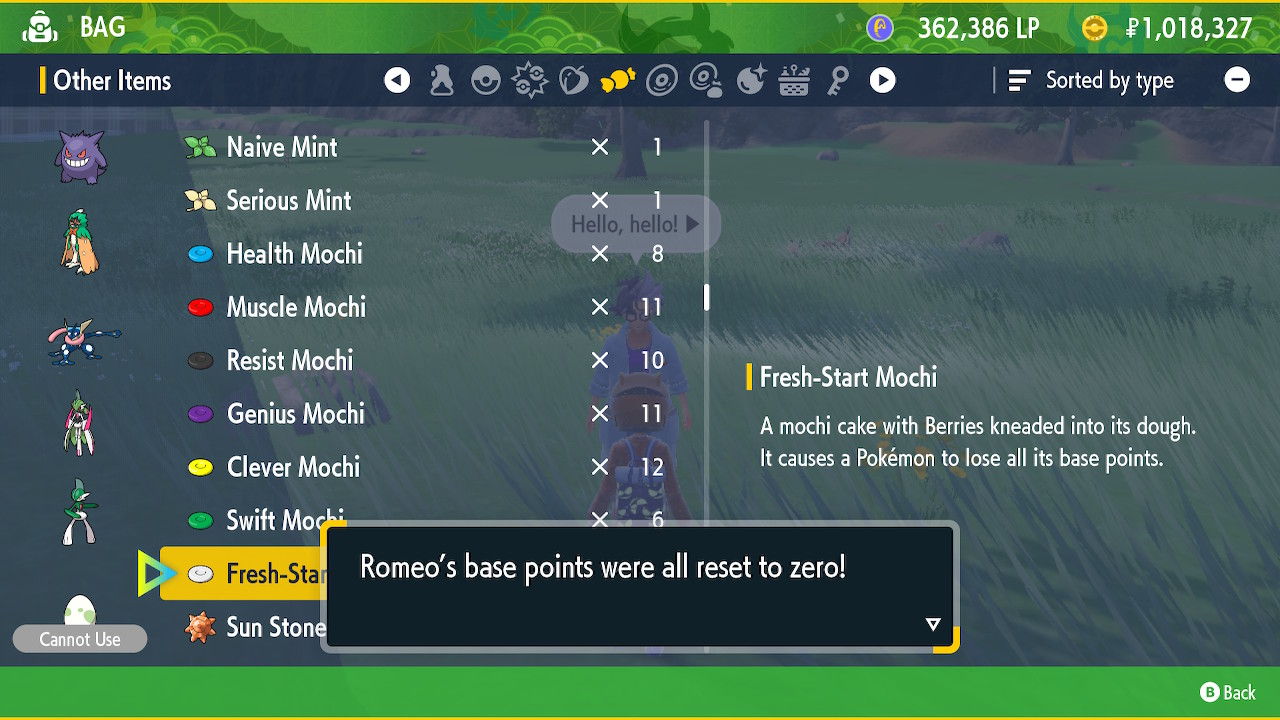This screenshot has width=1280, height=720.
Task: Open the Key Items pocket key icon
Action: [x=839, y=80]
